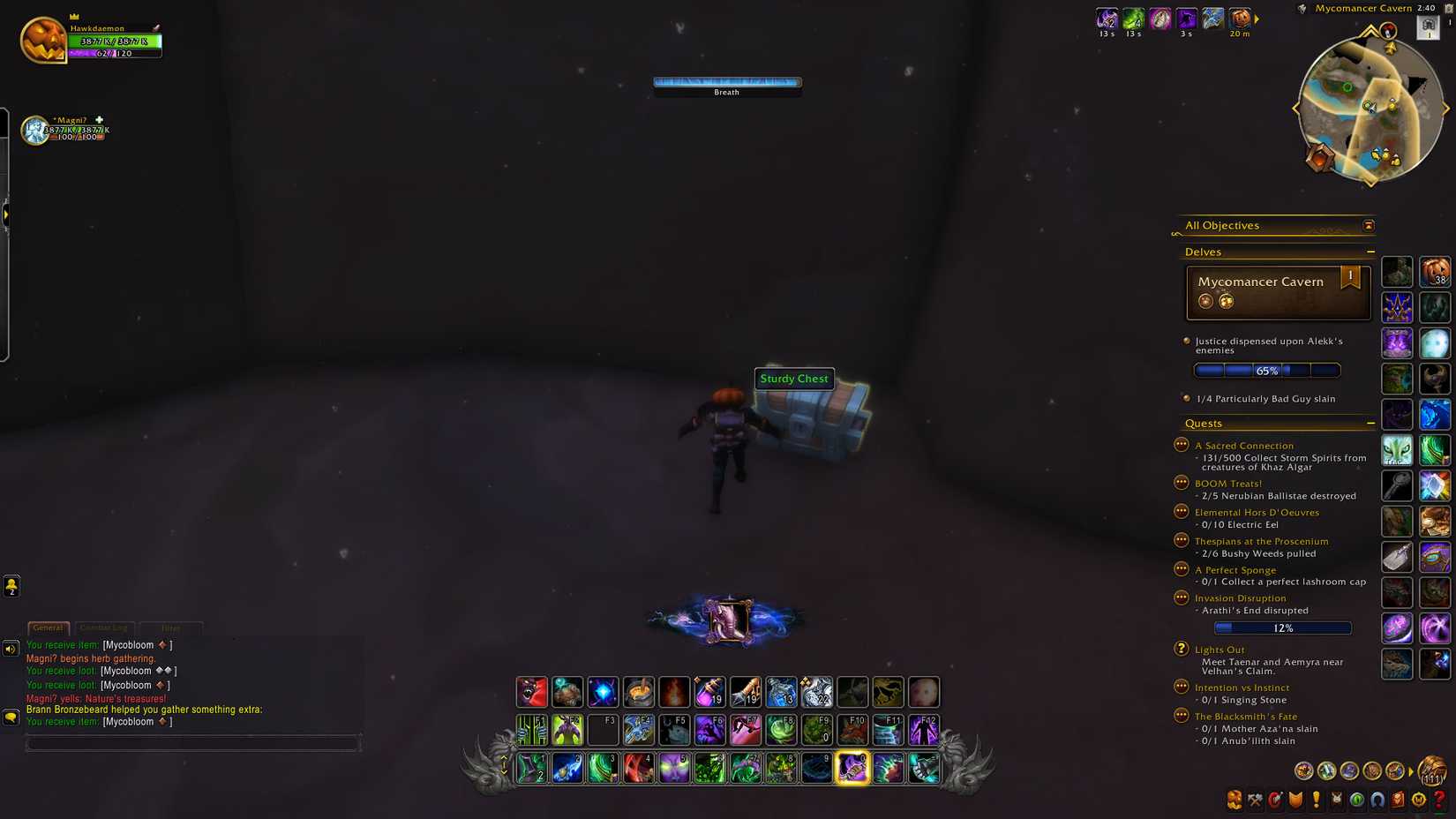Open Guild panel with the shield icon
1456x819 pixels.
coord(1295,800)
